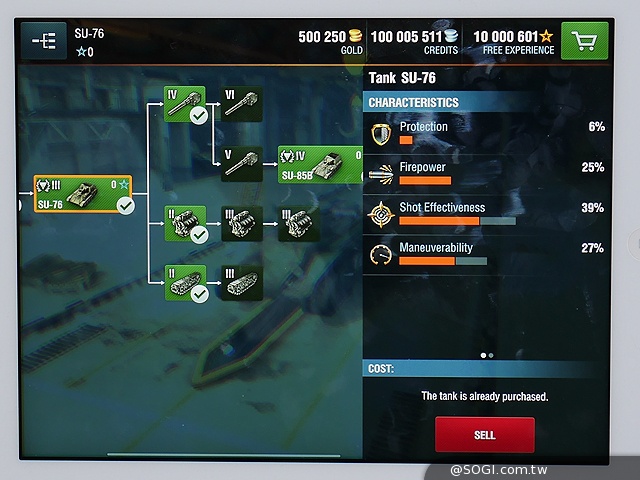This screenshot has height=480, width=640.
Task: Select the tier II engine module
Action: click(x=185, y=223)
